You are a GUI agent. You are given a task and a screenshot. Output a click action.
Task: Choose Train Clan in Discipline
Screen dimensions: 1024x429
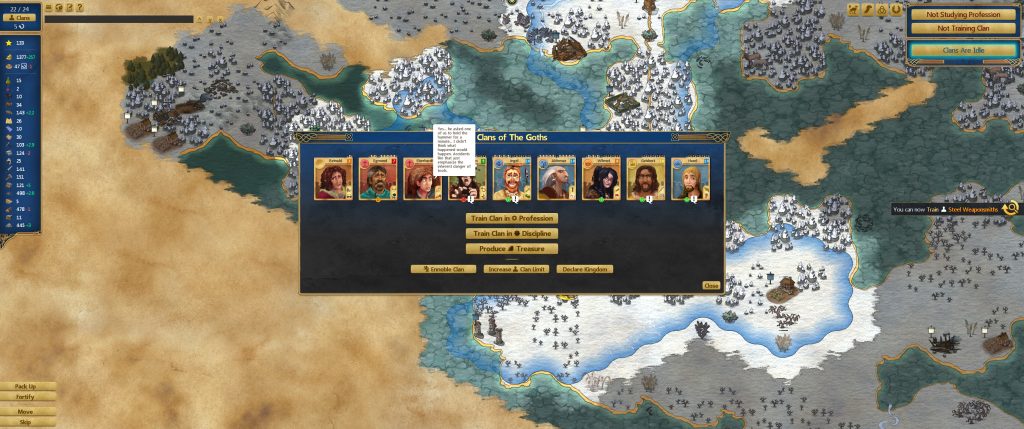point(511,233)
